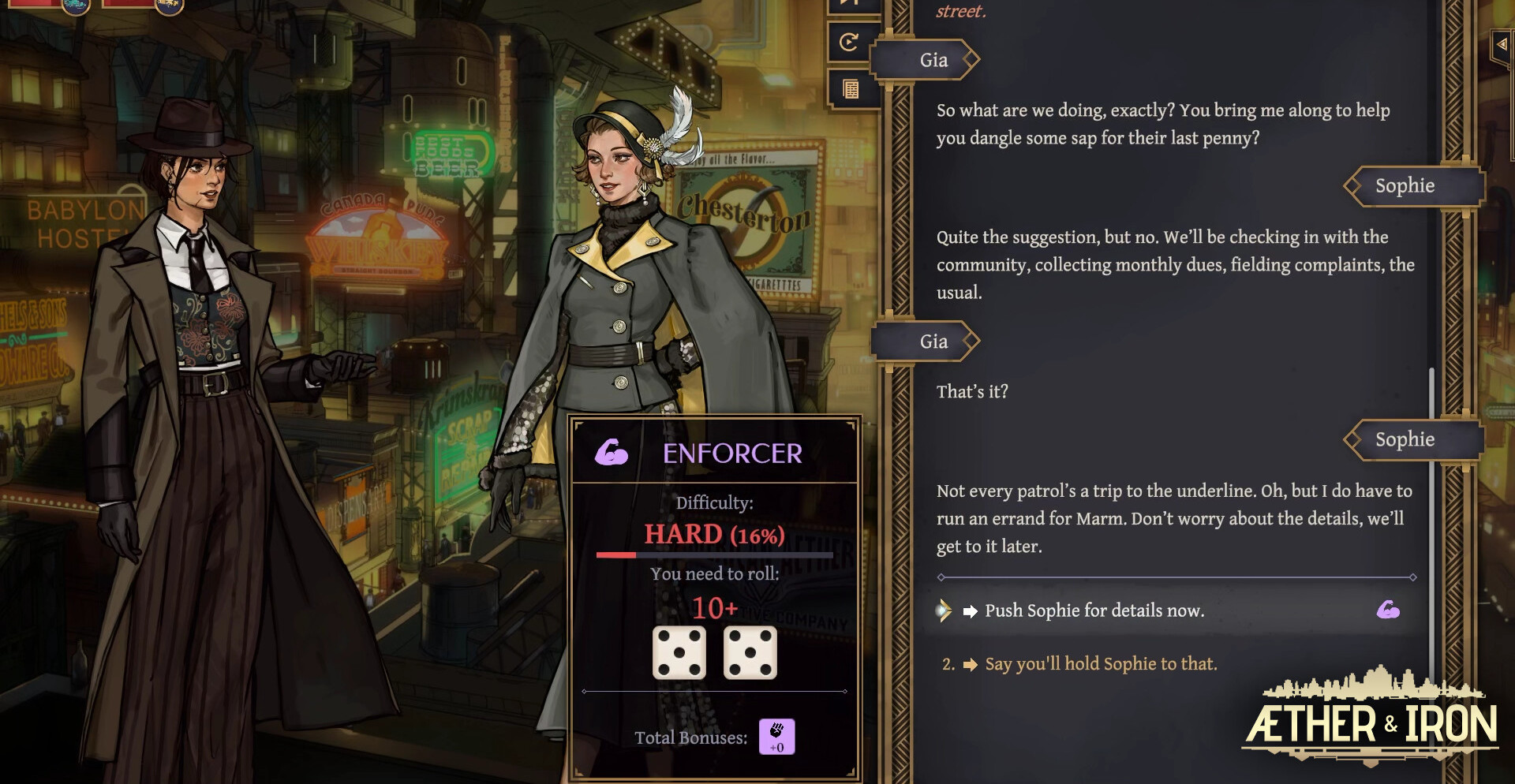Expand the side panel with left arrow
This screenshot has width=1515, height=784.
coord(1502,45)
